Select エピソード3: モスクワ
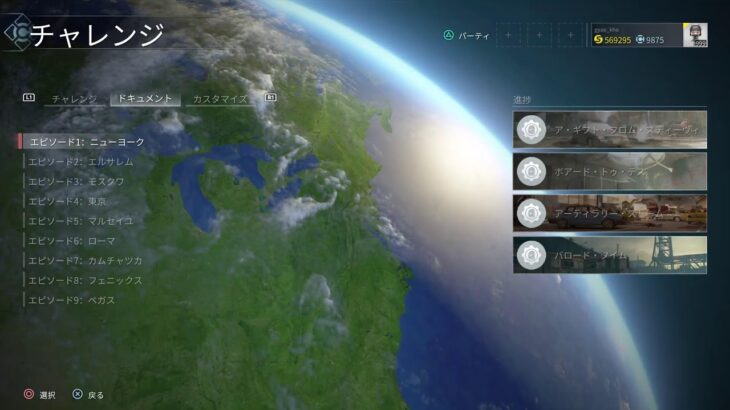The height and width of the screenshot is (410, 730). tap(76, 181)
